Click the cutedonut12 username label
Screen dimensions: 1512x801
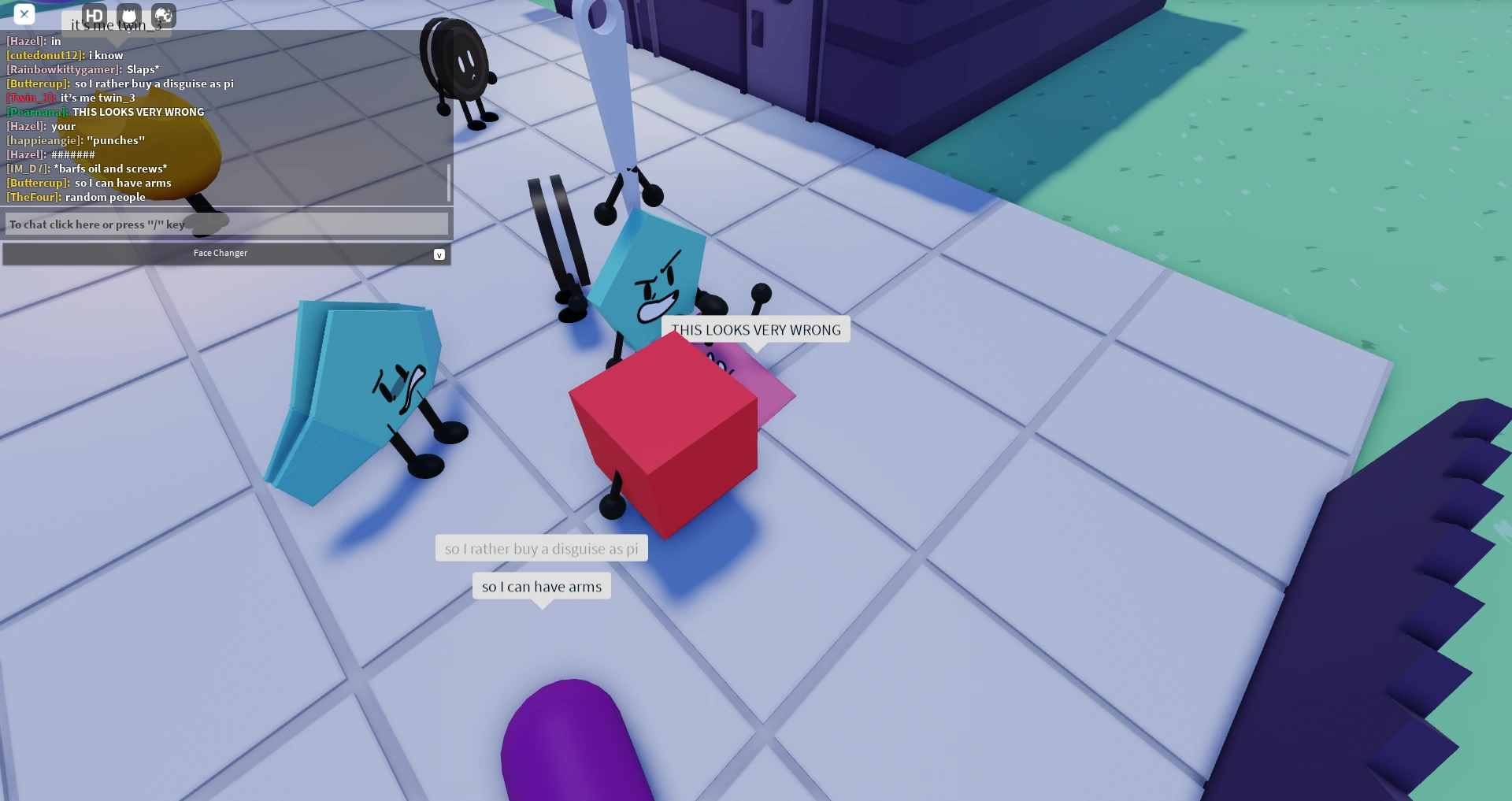click(43, 55)
